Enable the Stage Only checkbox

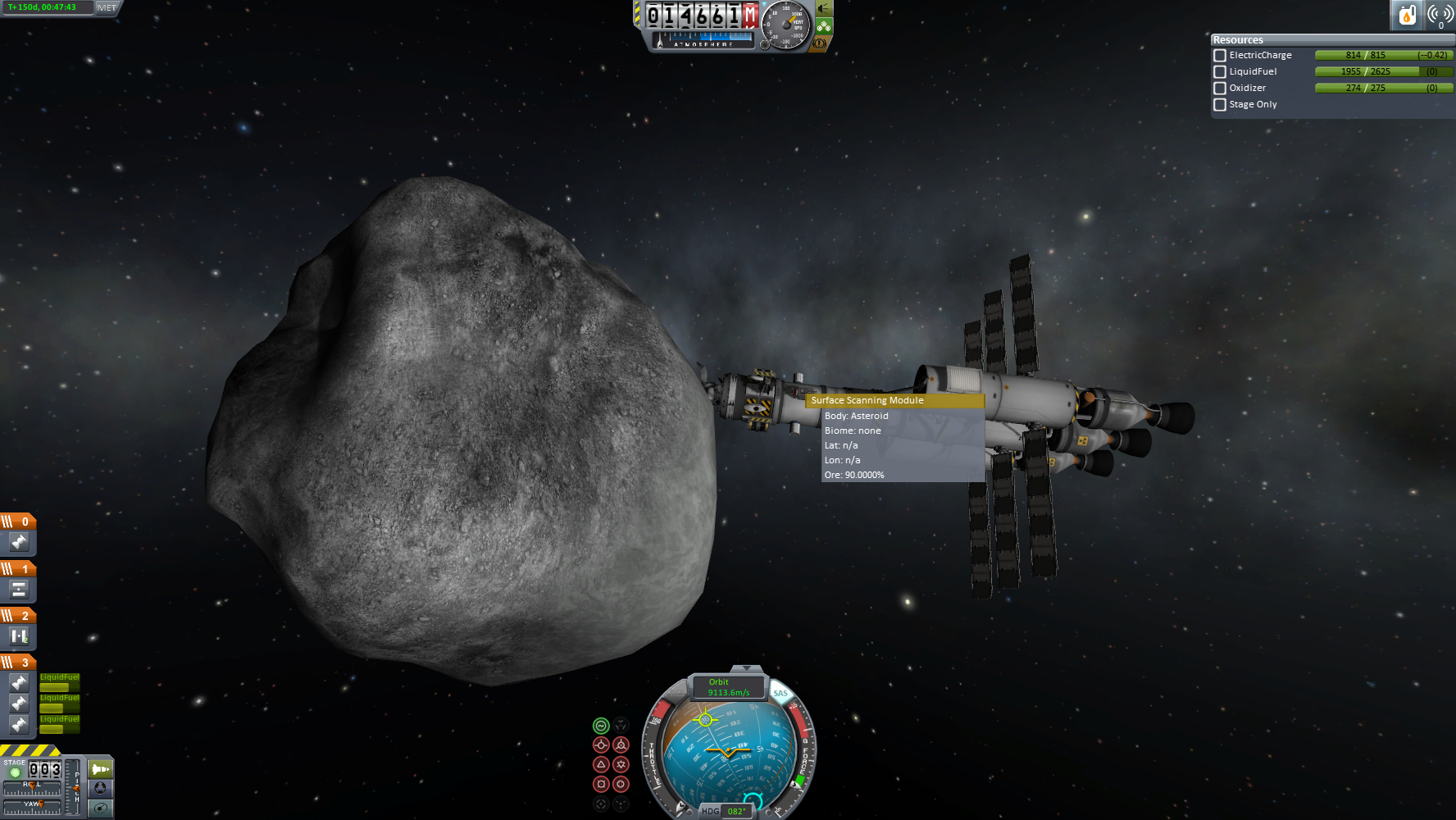coord(1220,105)
